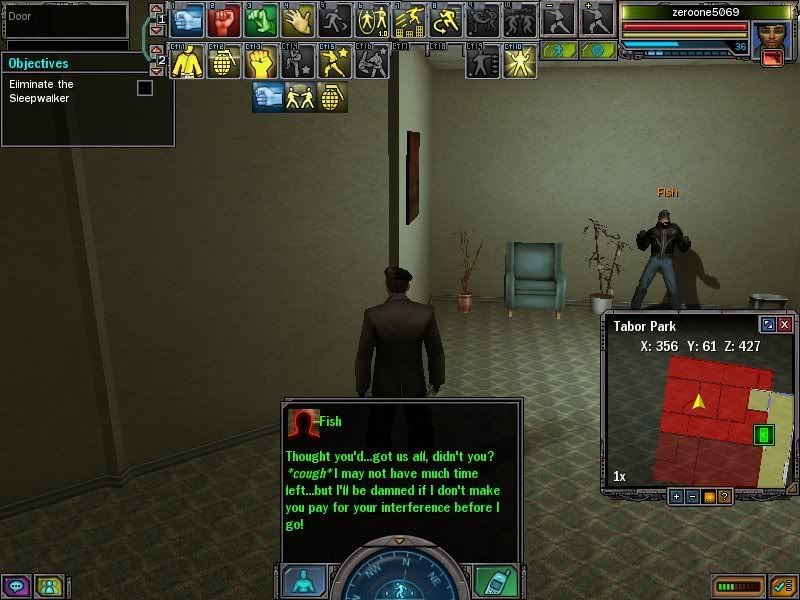Click the green door marker on minimap

coord(764,435)
